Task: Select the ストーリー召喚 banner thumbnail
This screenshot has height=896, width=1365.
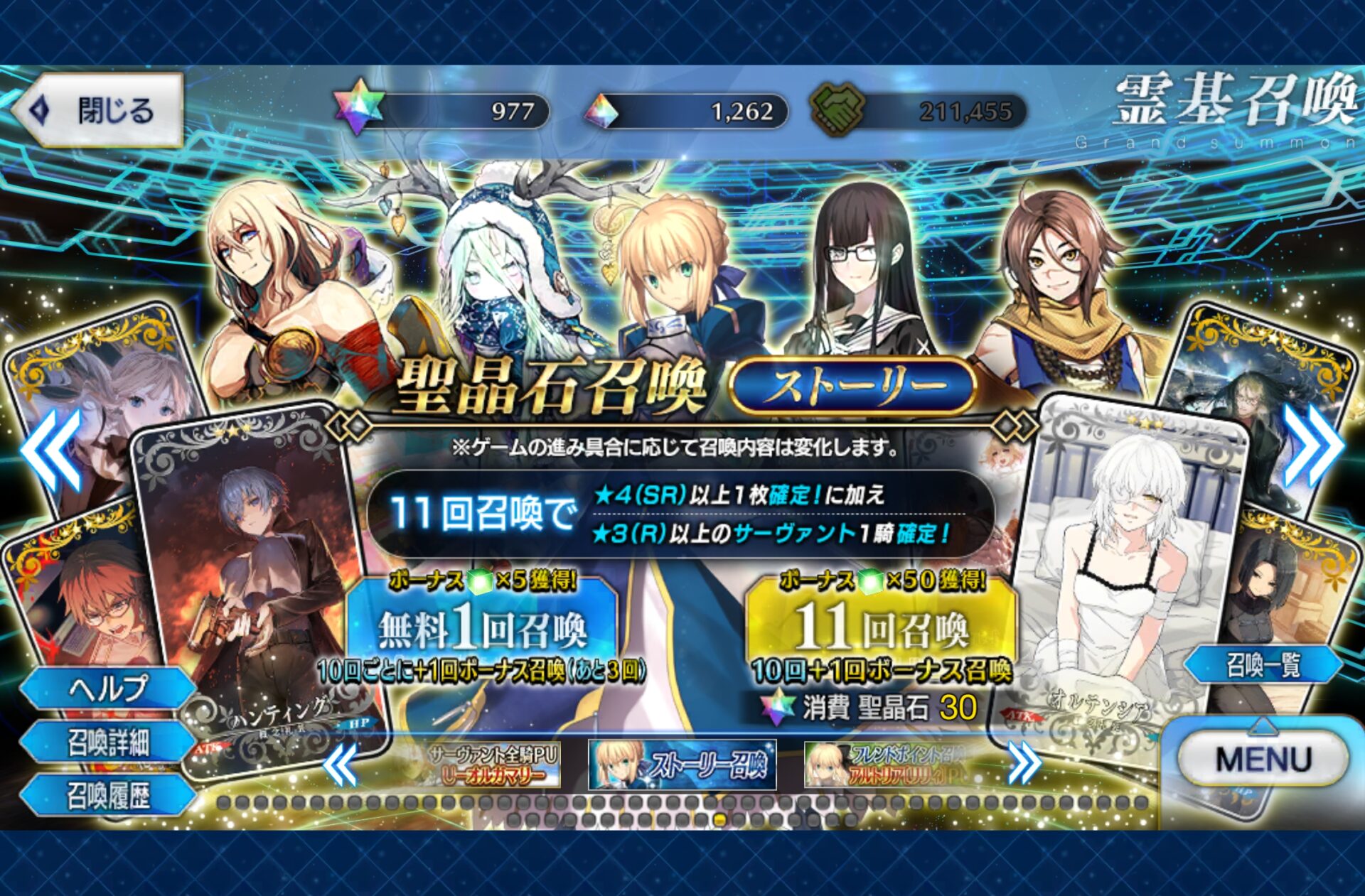Action: 682,765
